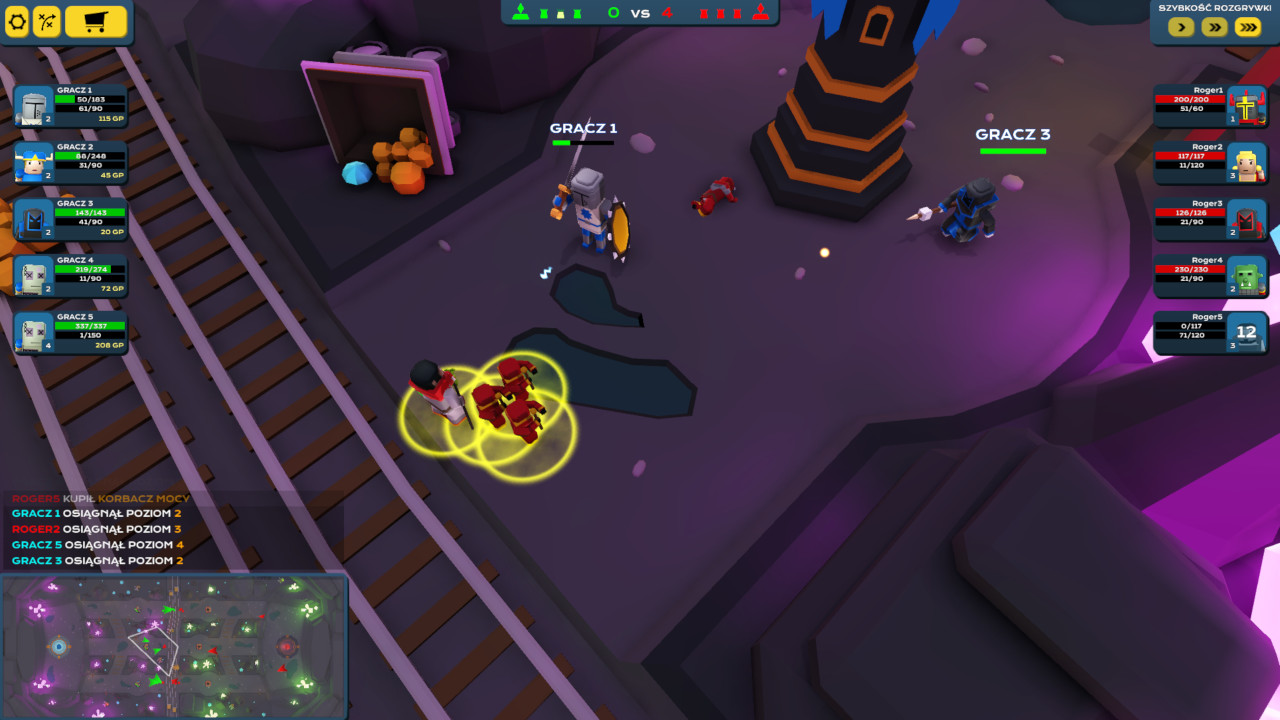Enable double-arrow medium game speed

(1213, 27)
